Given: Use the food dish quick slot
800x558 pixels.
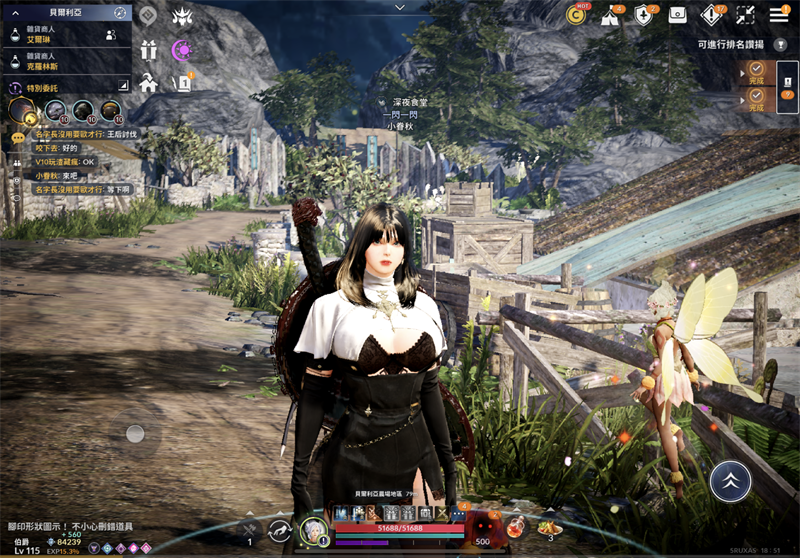Looking at the screenshot, I should (x=549, y=528).
